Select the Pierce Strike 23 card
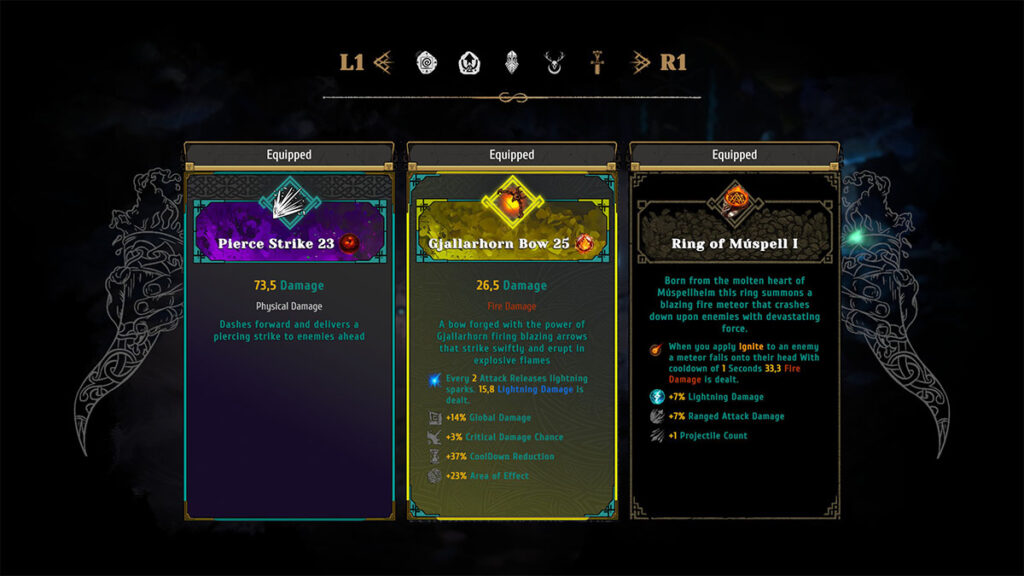The width and height of the screenshot is (1024, 576). pyautogui.click(x=289, y=340)
